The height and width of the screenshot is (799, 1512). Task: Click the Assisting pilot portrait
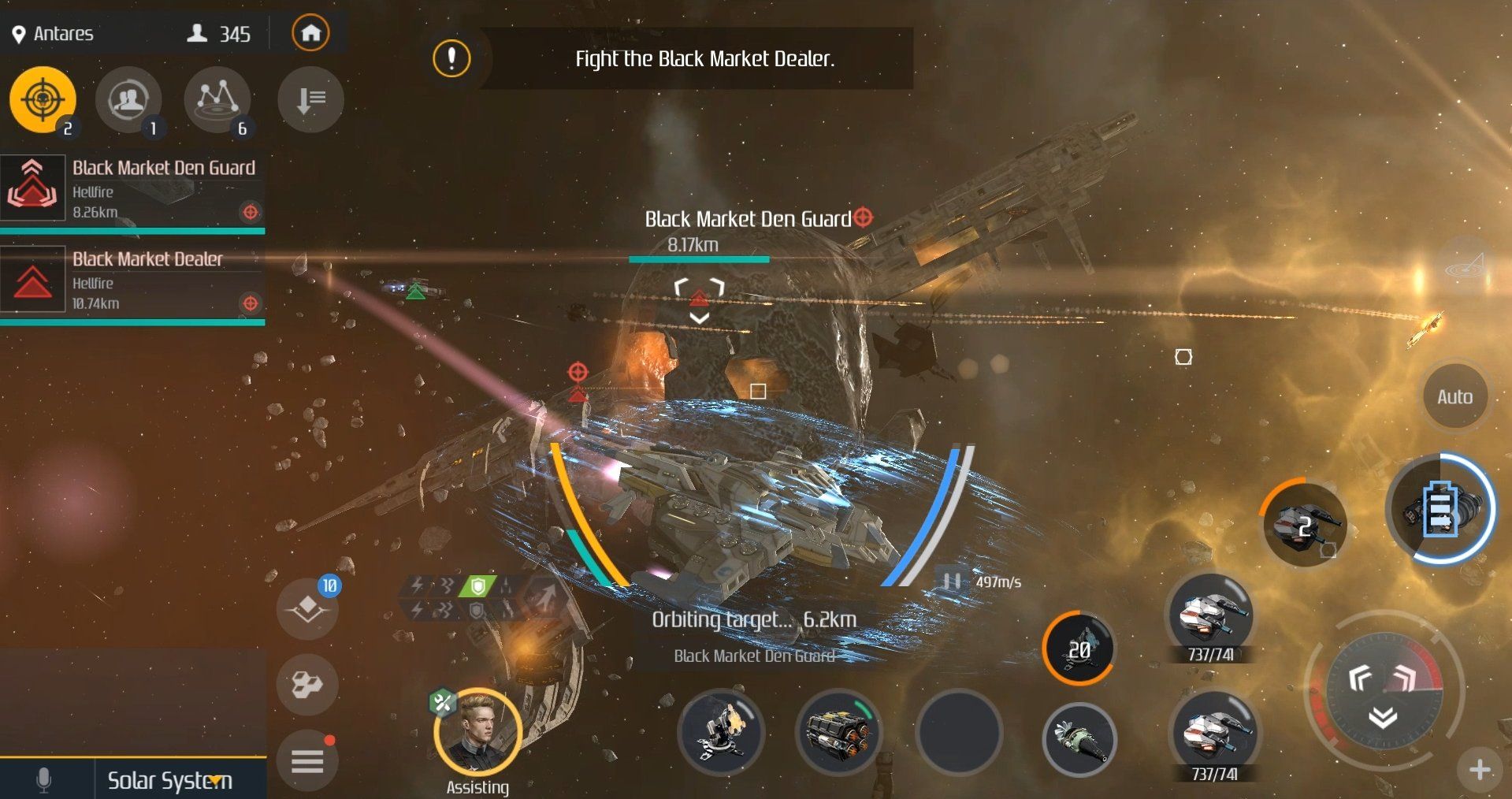tap(477, 732)
